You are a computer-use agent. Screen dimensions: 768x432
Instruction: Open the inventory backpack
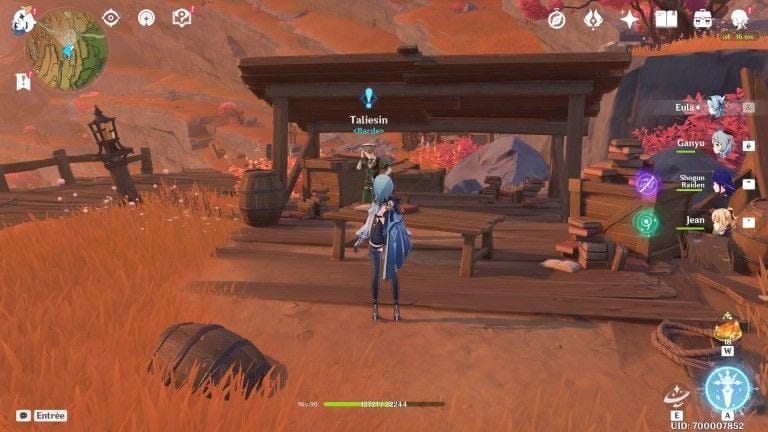(703, 19)
